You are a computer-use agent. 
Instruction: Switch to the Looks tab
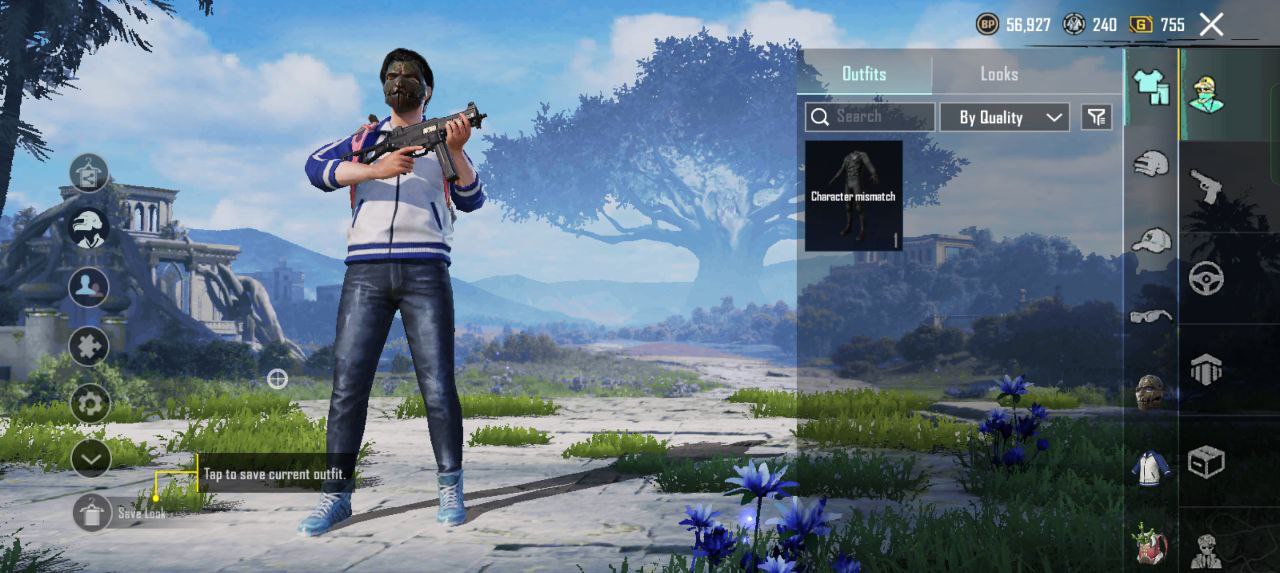(998, 74)
